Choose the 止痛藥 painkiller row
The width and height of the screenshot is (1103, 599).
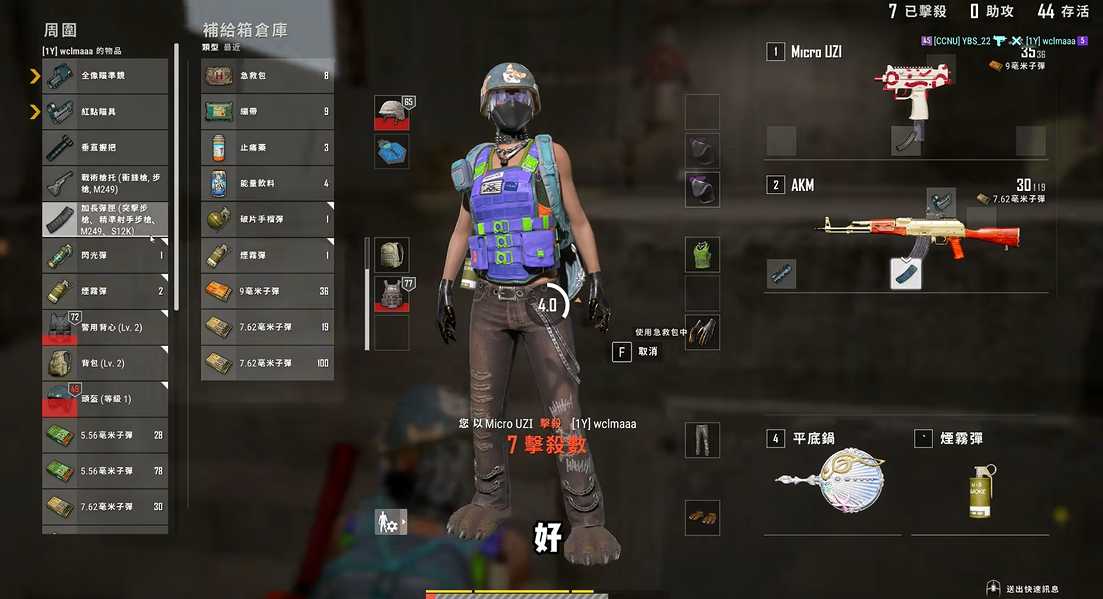(x=267, y=148)
